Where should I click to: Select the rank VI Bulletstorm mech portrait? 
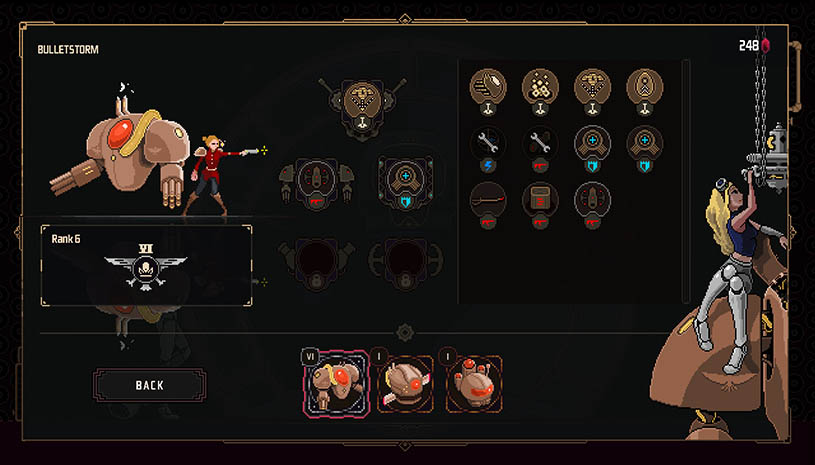tap(336, 383)
